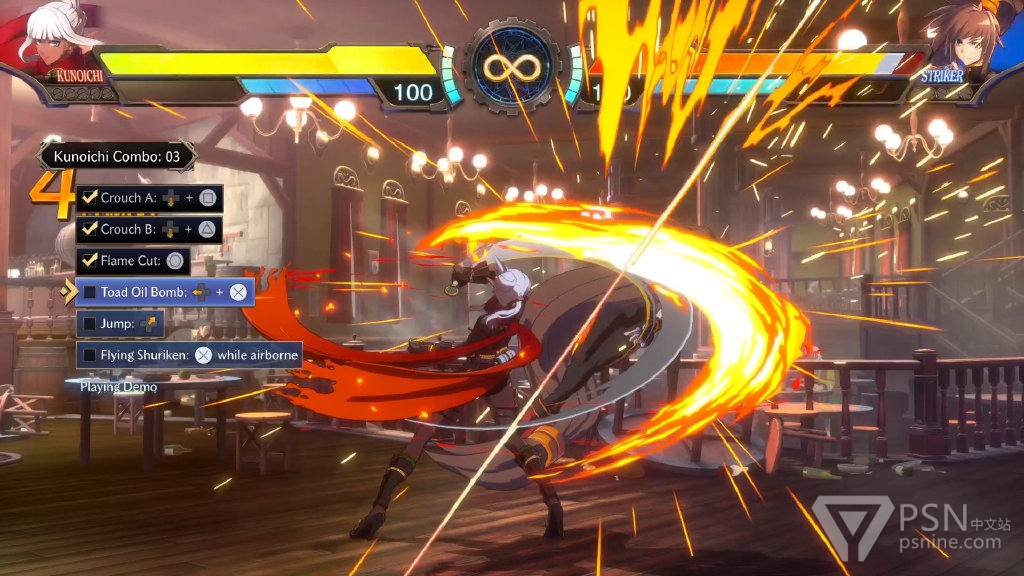The width and height of the screenshot is (1024, 576).
Task: Select the Crouch A combo step
Action: click(149, 198)
